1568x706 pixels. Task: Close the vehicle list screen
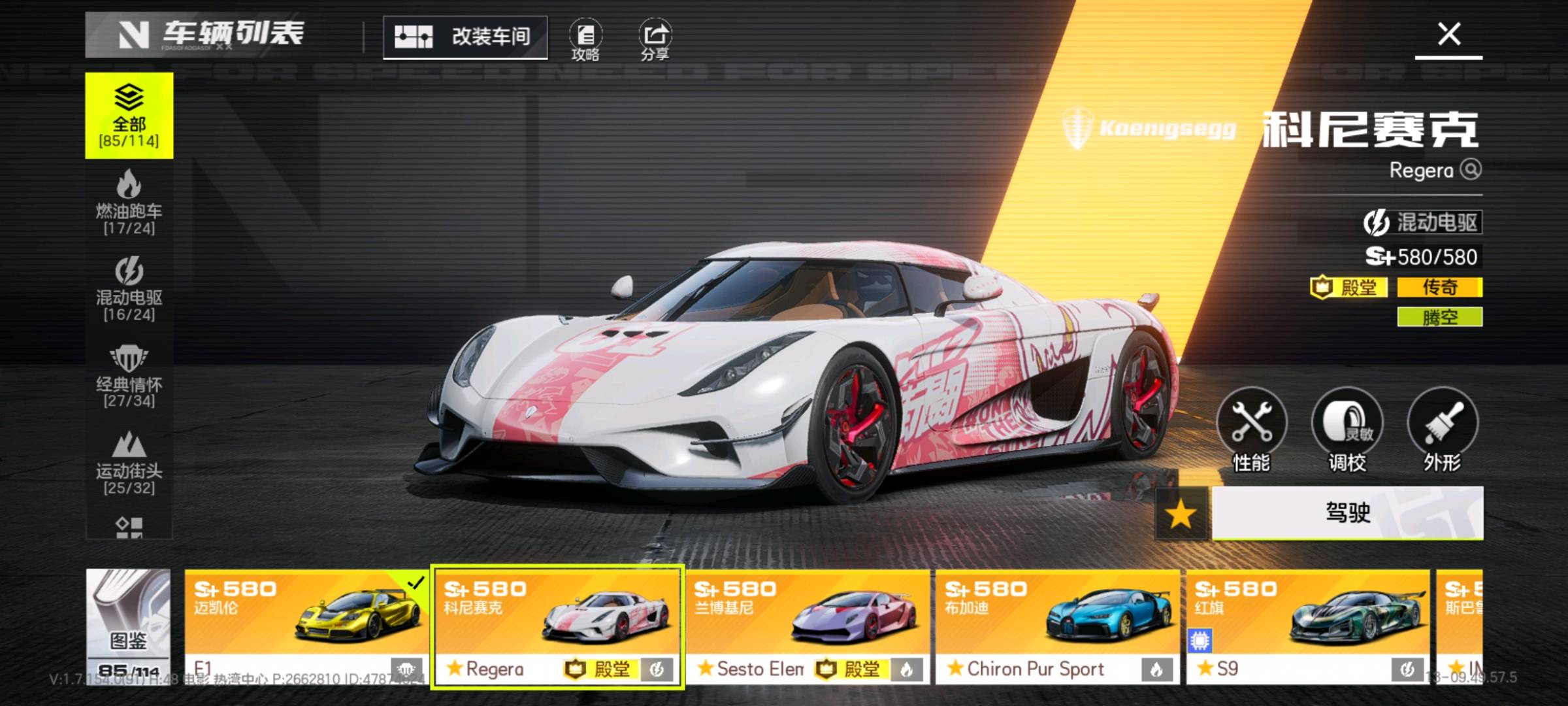coord(1448,35)
